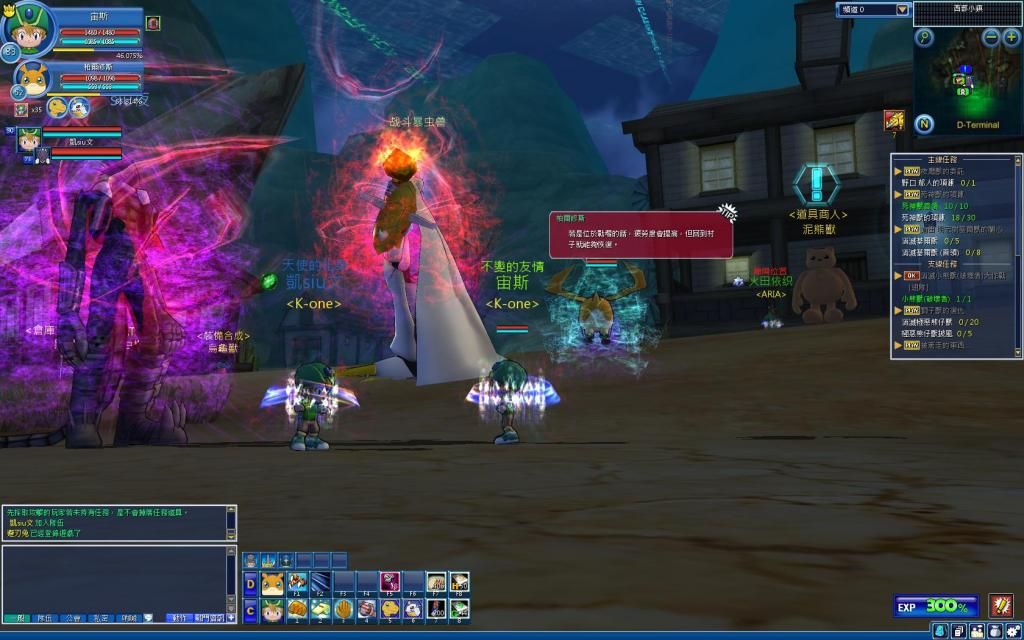This screenshot has height=640, width=1024.
Task: Click the minimap magnifier search button
Action: pyautogui.click(x=924, y=38)
